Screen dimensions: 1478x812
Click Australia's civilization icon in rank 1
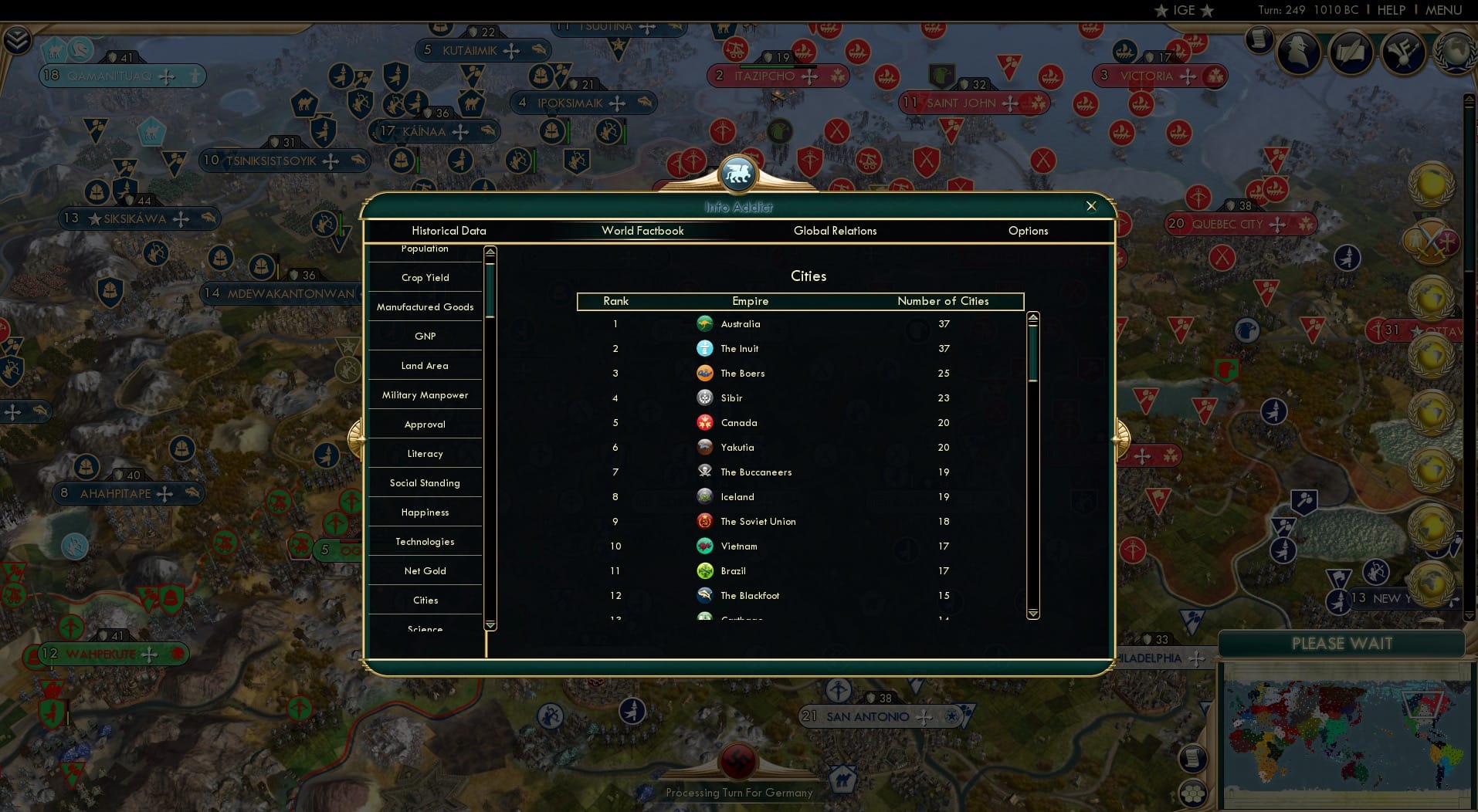(705, 324)
